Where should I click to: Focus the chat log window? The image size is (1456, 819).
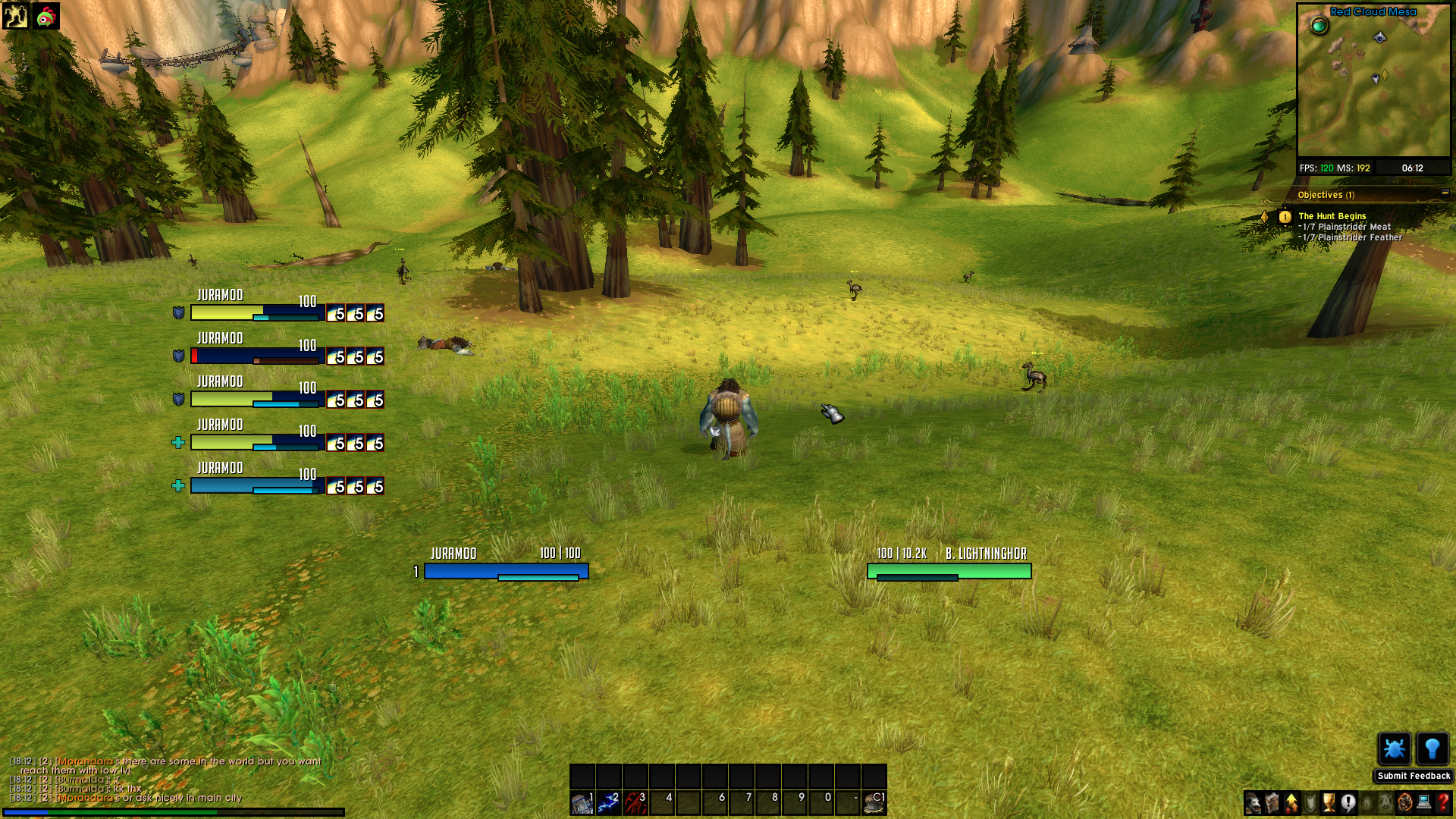[167, 779]
